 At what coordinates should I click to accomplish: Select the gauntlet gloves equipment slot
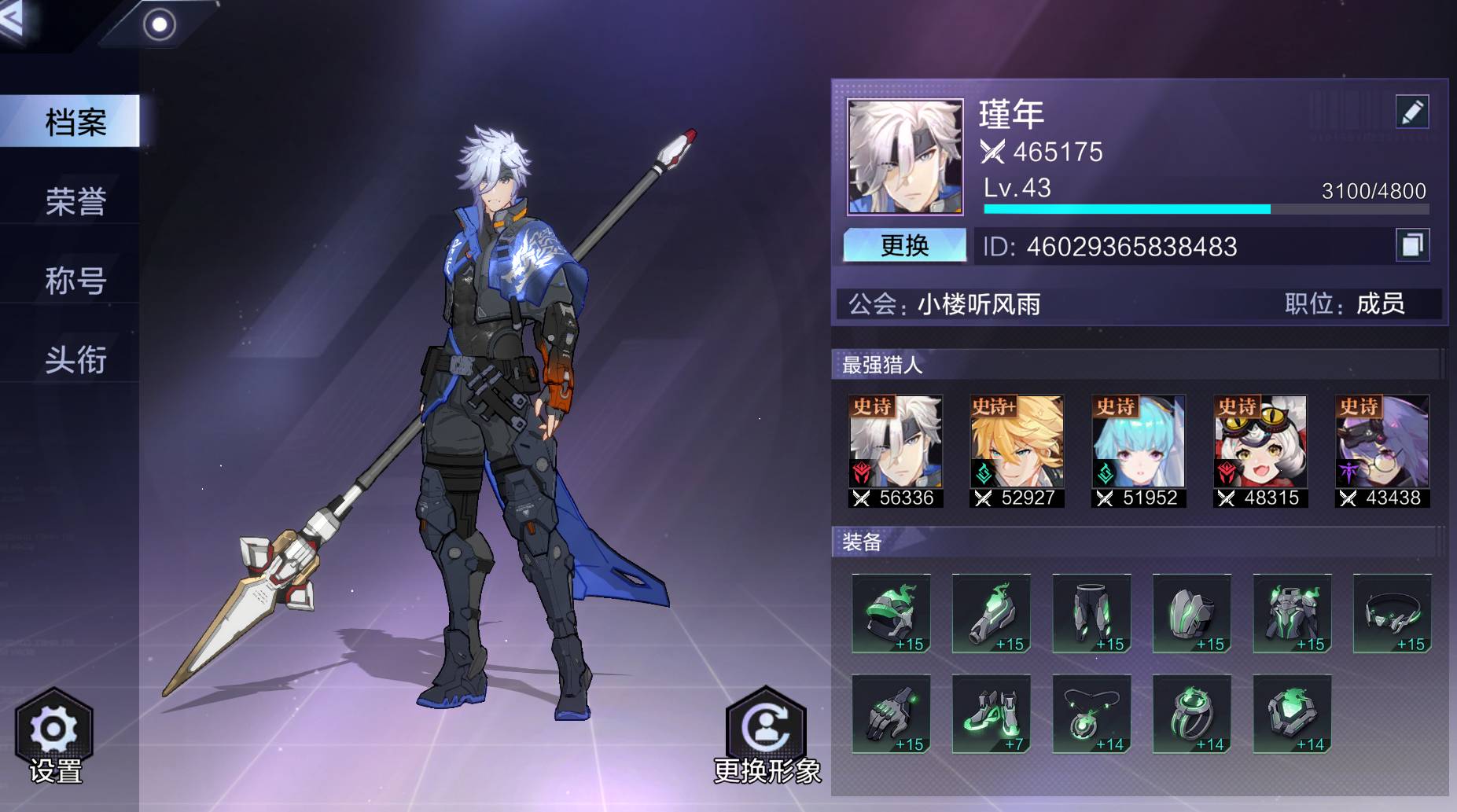tap(891, 714)
